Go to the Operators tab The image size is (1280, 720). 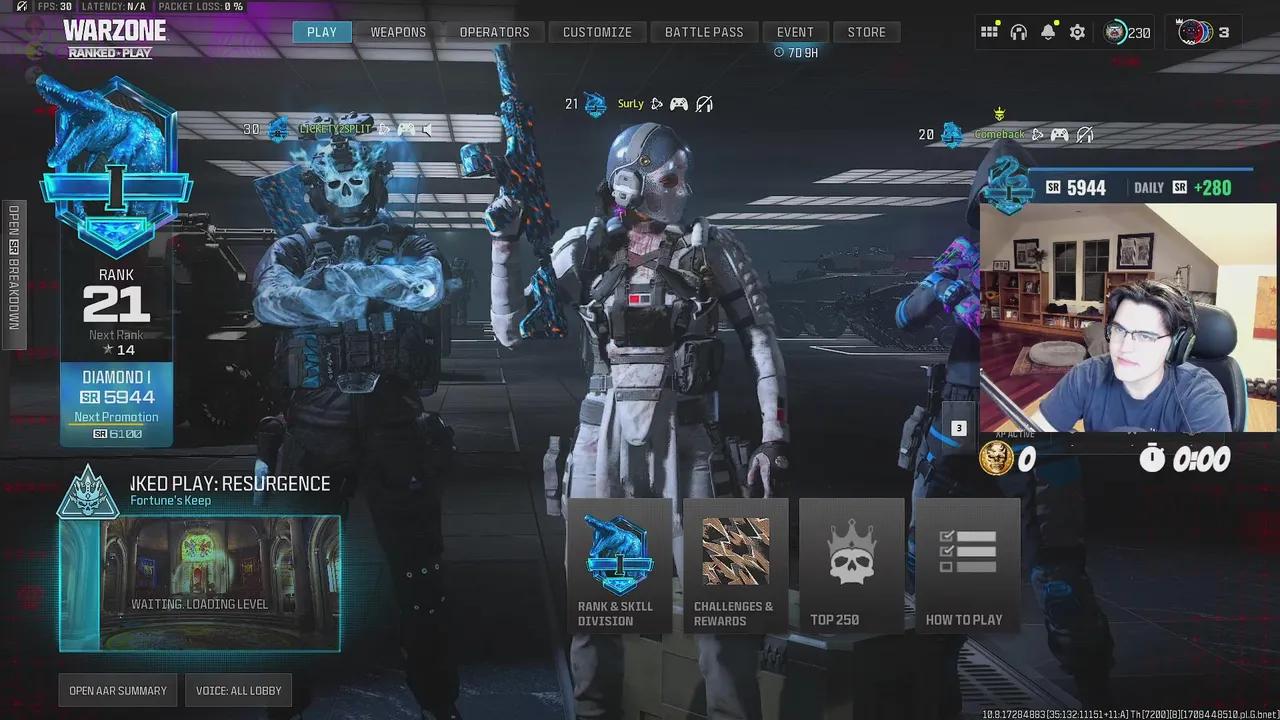[x=494, y=32]
